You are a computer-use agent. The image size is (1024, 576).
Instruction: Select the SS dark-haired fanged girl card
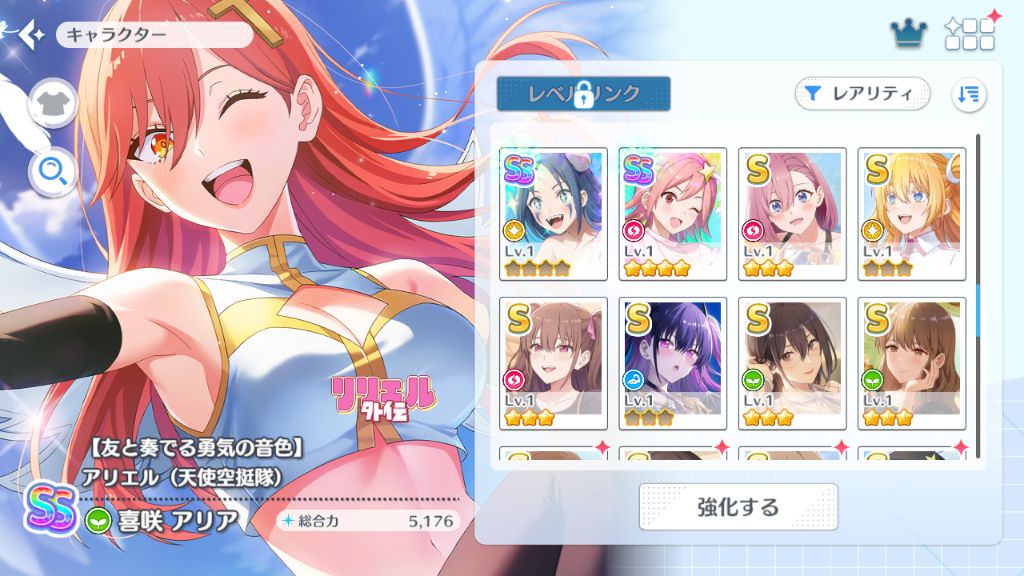click(552, 214)
